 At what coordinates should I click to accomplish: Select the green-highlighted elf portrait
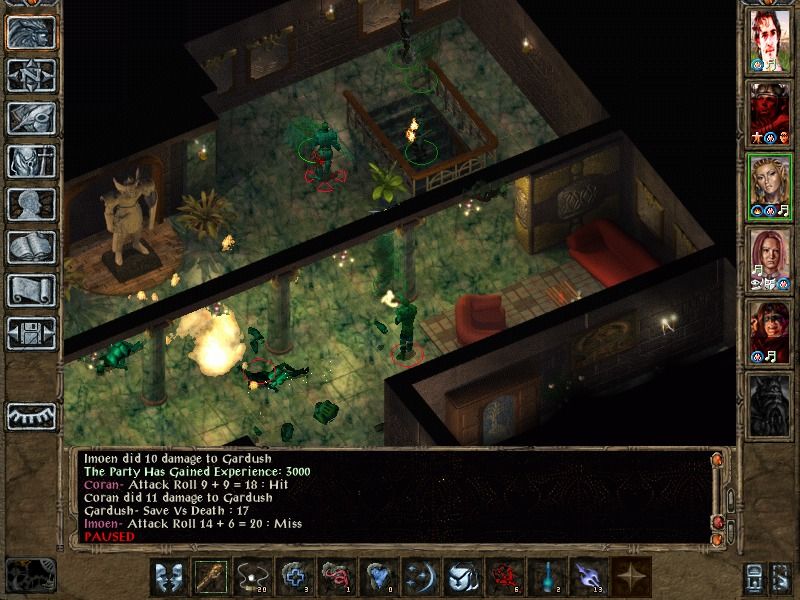(769, 188)
